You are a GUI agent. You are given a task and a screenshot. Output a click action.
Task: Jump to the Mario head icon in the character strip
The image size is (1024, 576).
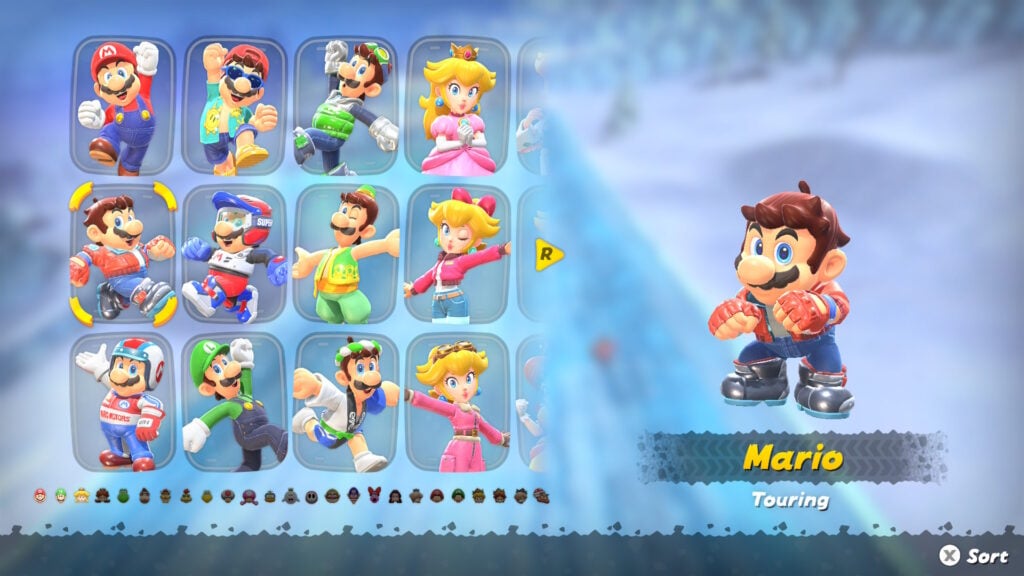pyautogui.click(x=40, y=495)
